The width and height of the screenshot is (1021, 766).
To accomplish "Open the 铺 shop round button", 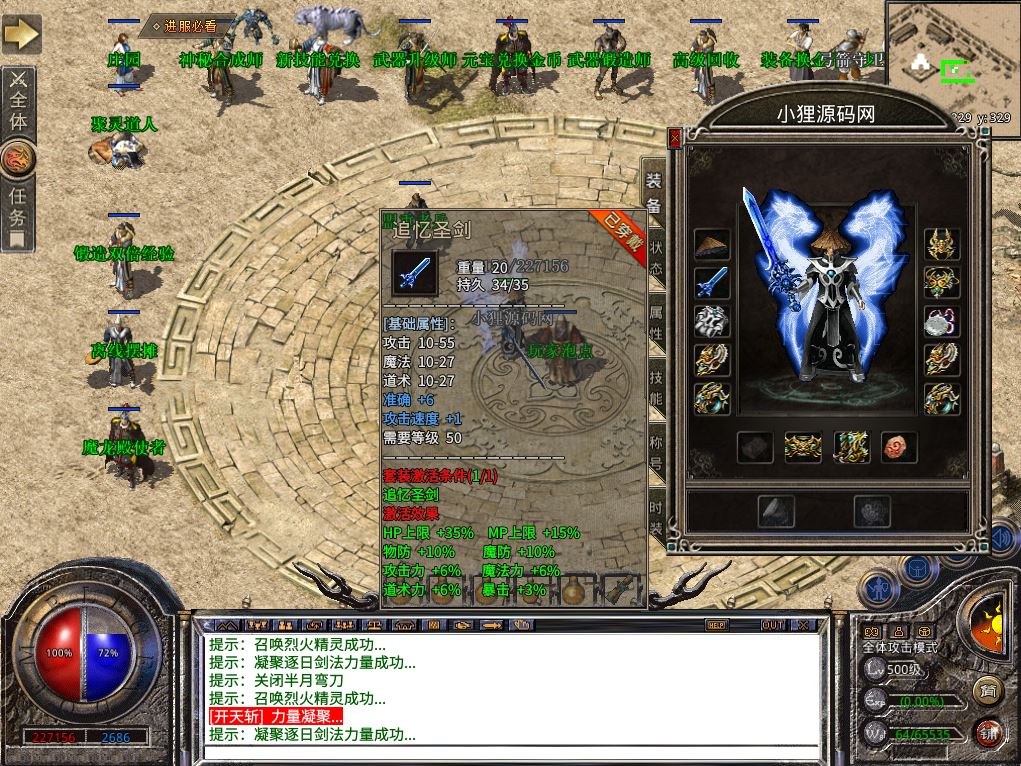I will [x=989, y=733].
